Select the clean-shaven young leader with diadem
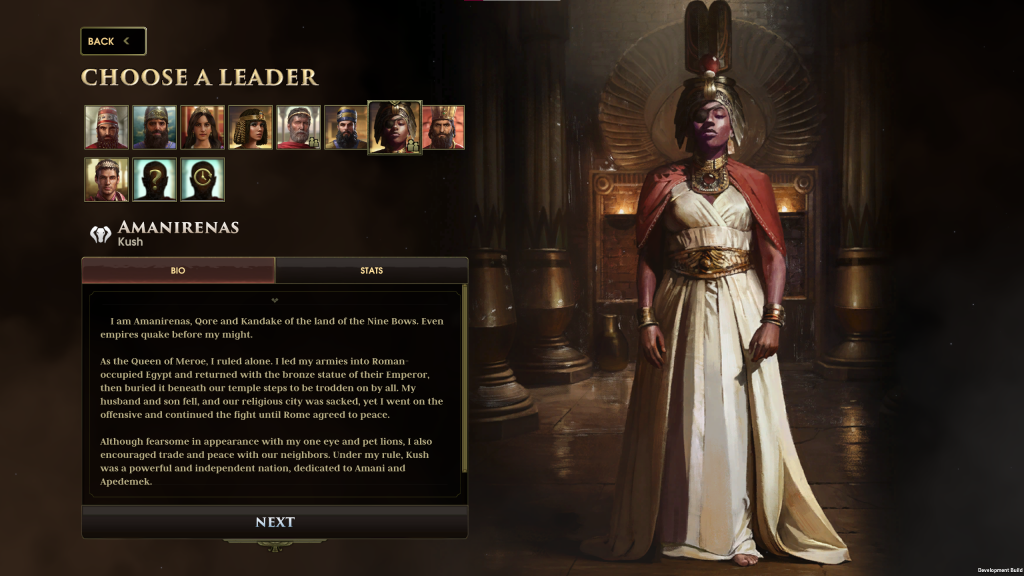The width and height of the screenshot is (1024, 576). click(106, 179)
